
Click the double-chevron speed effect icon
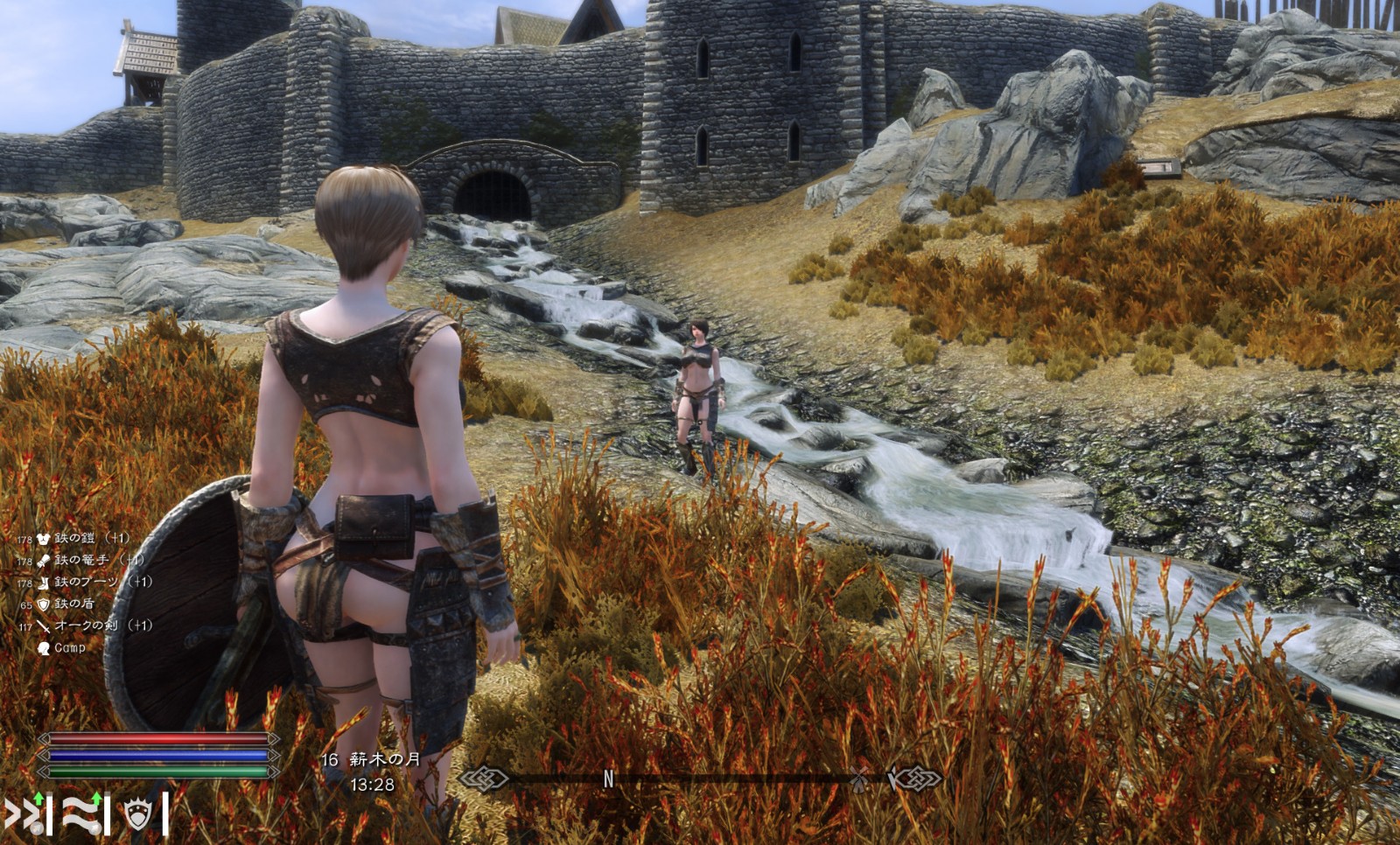click(x=24, y=814)
